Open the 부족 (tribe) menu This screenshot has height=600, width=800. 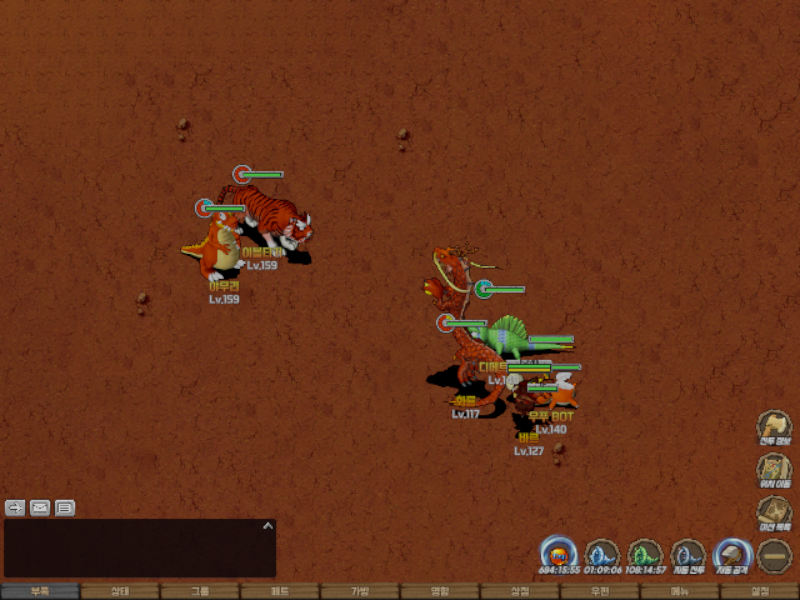[x=40, y=591]
